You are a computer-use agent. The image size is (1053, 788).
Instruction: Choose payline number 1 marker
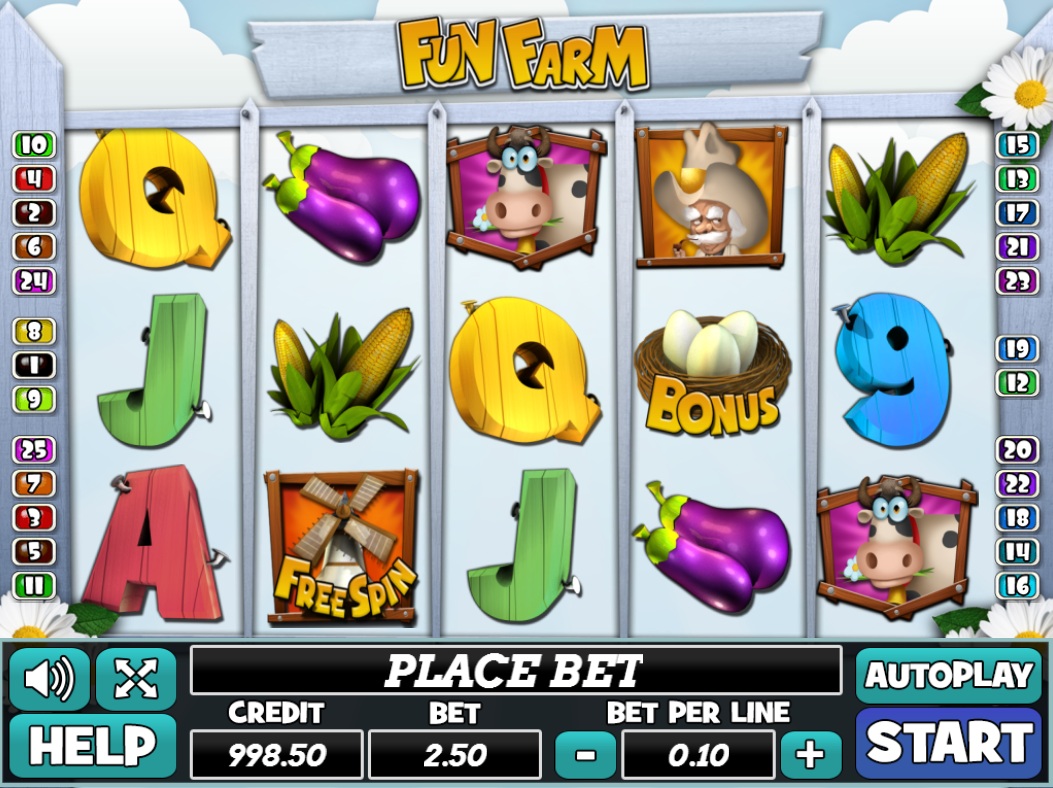point(33,365)
